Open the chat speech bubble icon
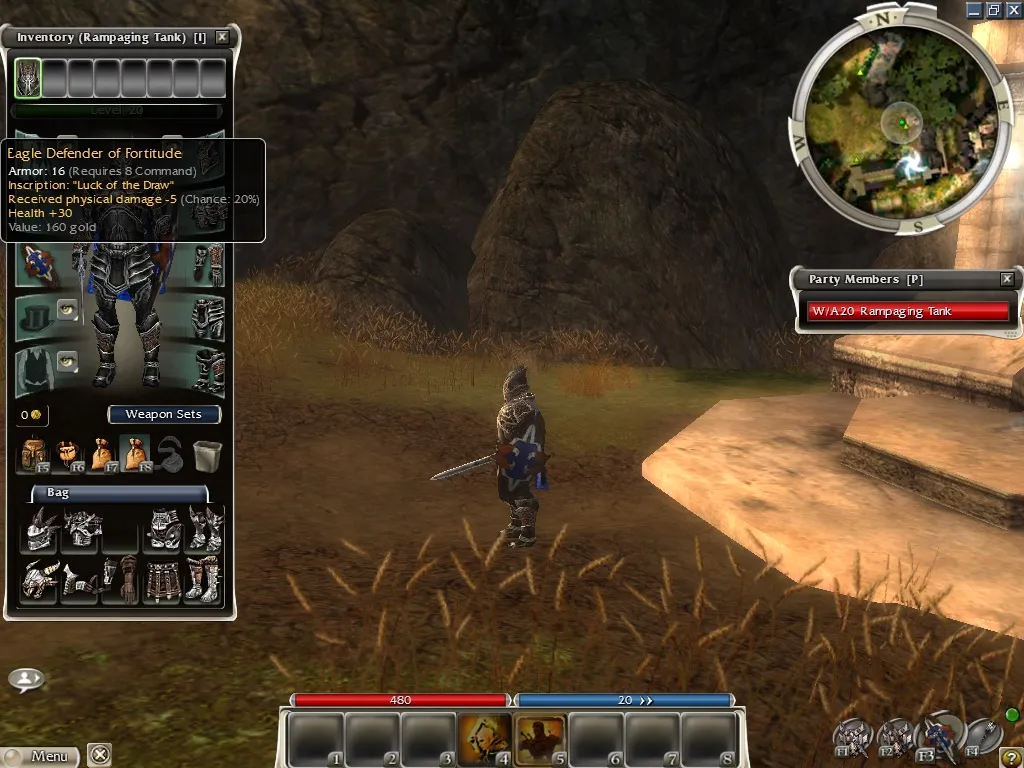This screenshot has height=768, width=1024. click(x=26, y=680)
